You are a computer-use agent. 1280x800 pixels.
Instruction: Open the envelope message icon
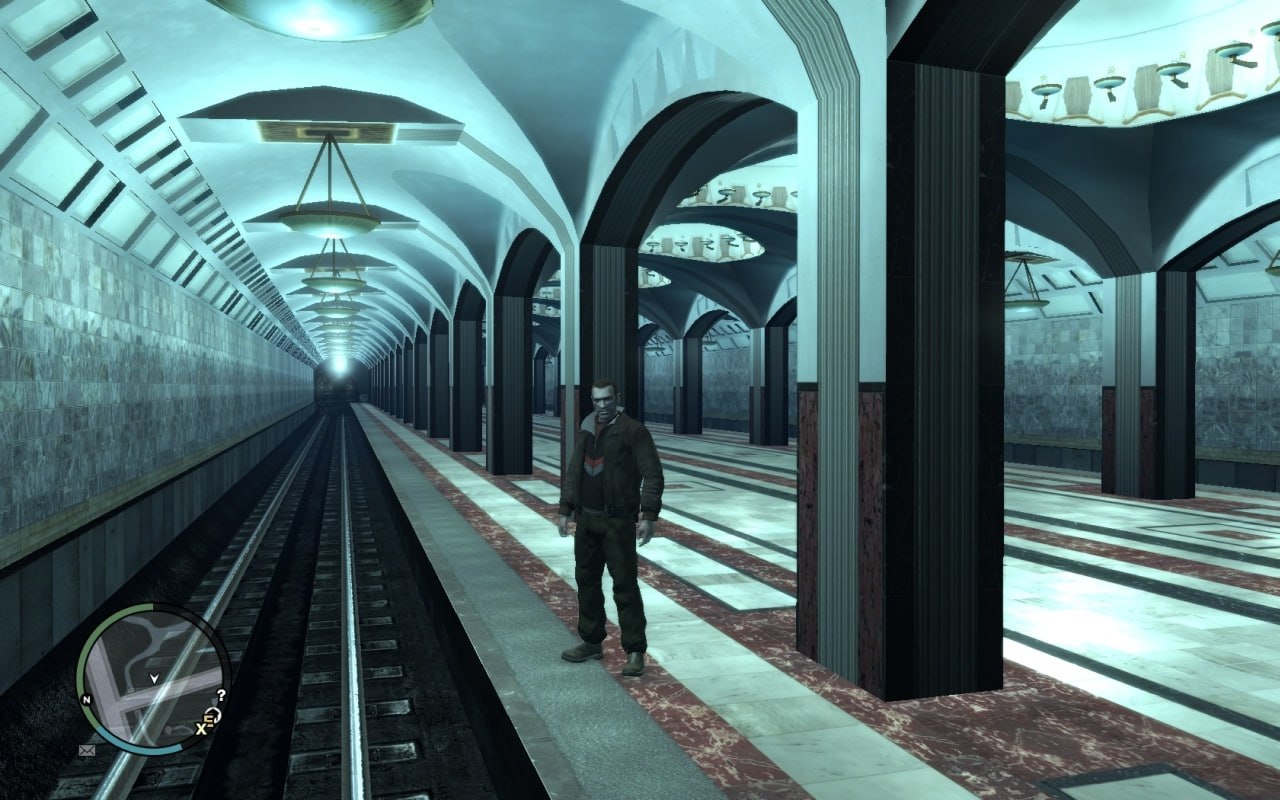click(x=87, y=748)
